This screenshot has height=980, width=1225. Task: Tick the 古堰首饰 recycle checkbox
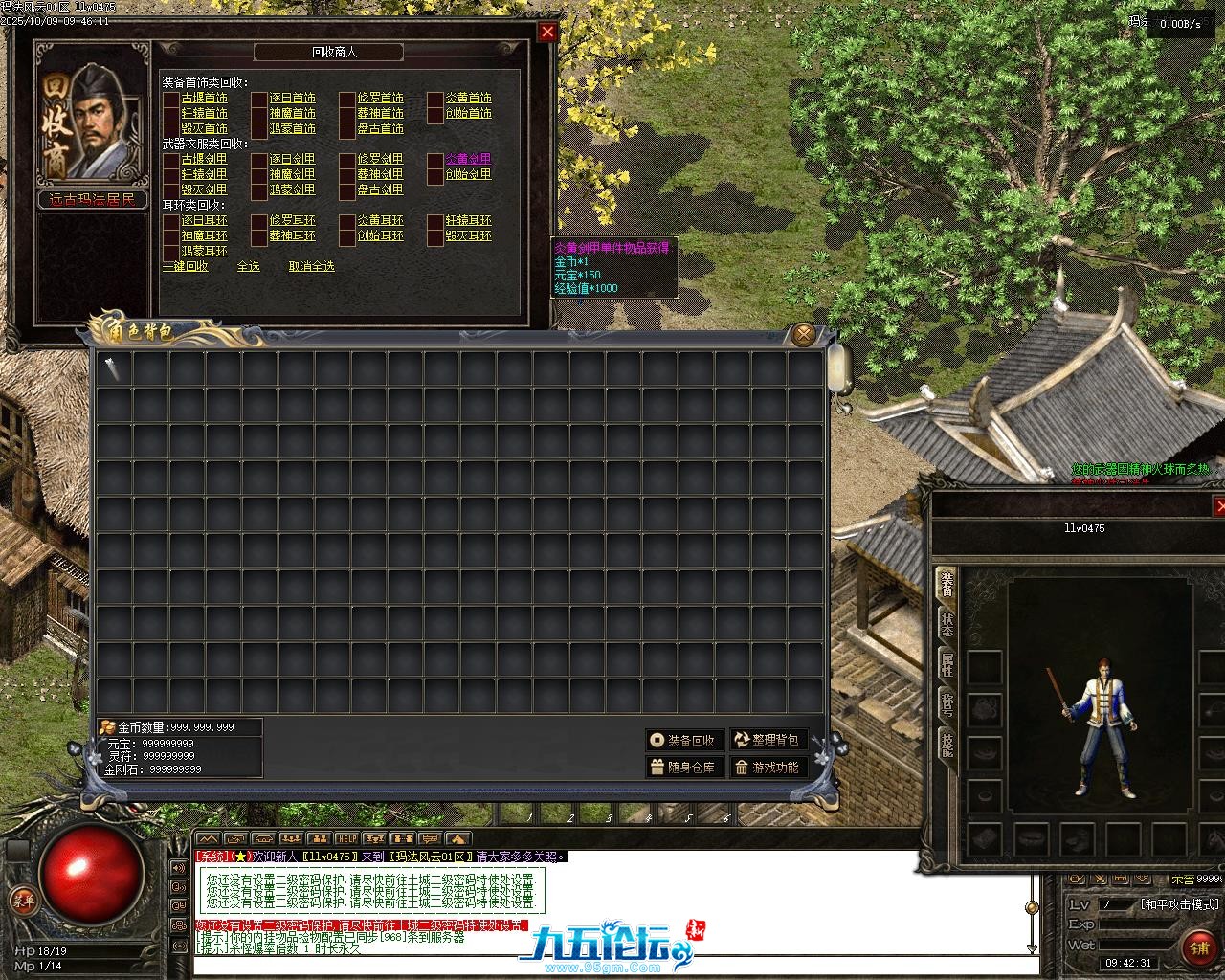[x=171, y=98]
